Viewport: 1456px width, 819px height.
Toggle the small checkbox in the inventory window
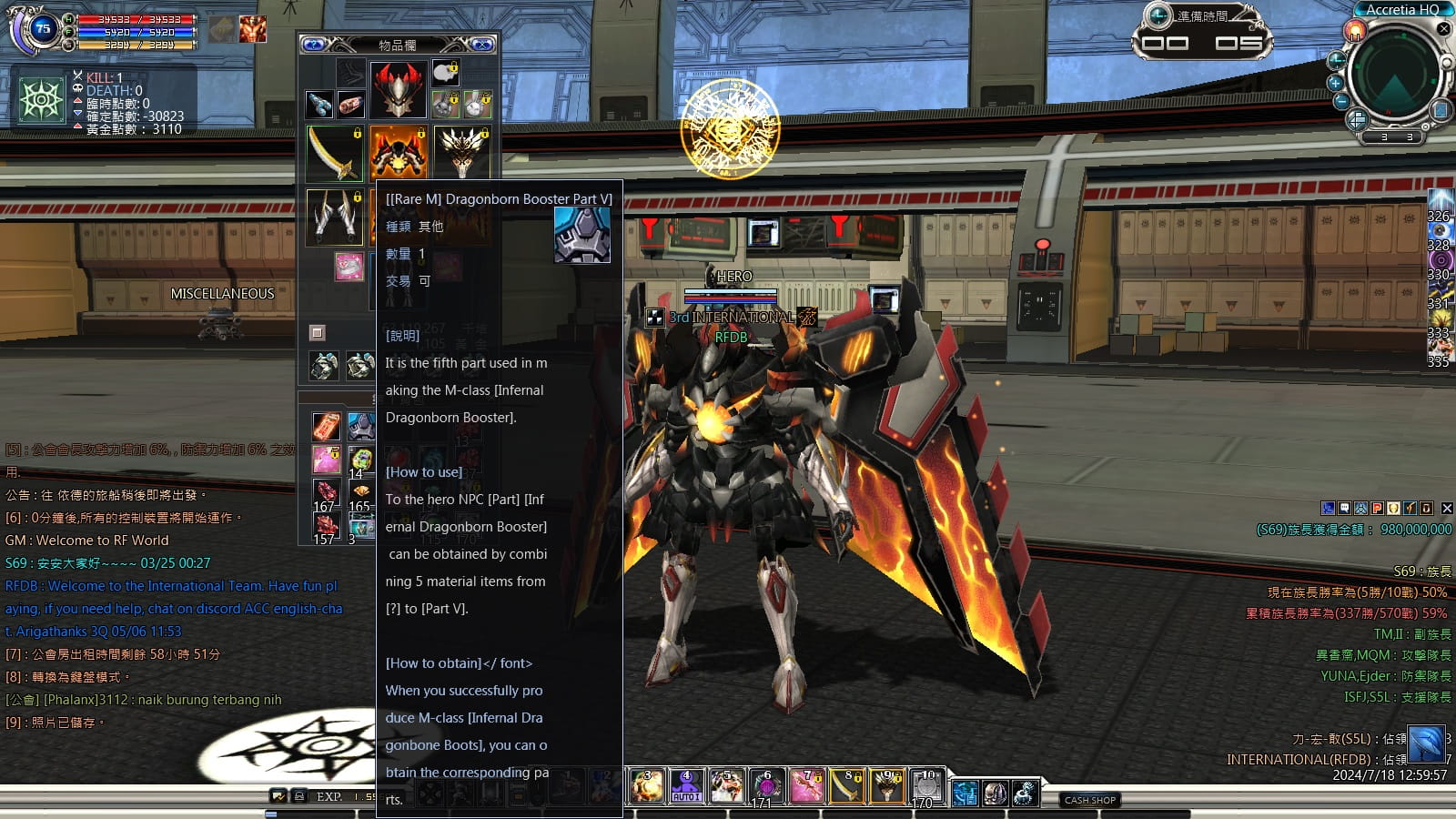point(317,333)
